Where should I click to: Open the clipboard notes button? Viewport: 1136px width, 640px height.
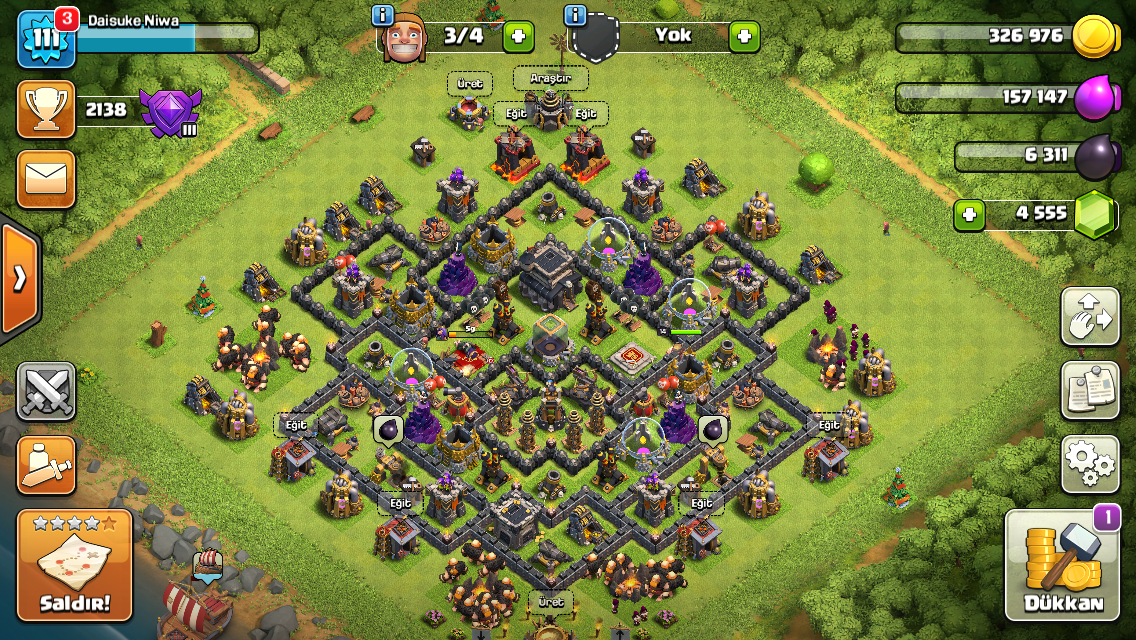(1090, 390)
